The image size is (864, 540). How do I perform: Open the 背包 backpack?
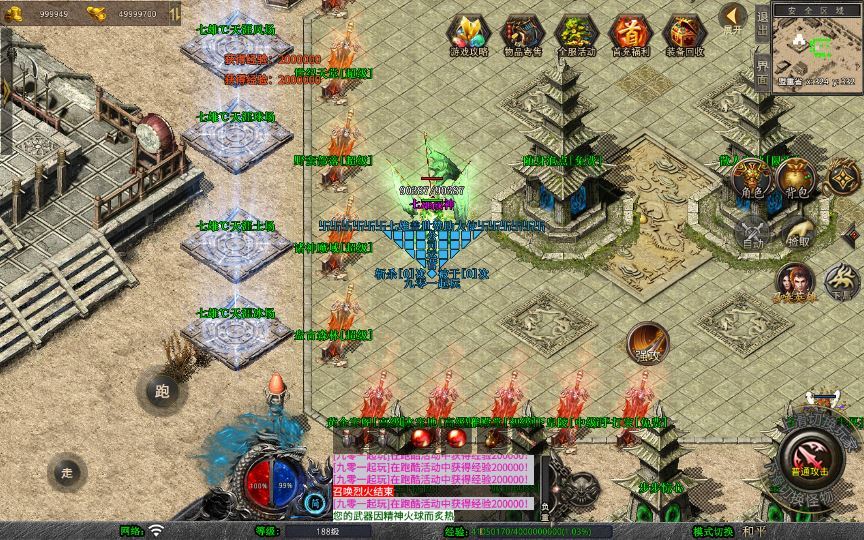(x=797, y=178)
